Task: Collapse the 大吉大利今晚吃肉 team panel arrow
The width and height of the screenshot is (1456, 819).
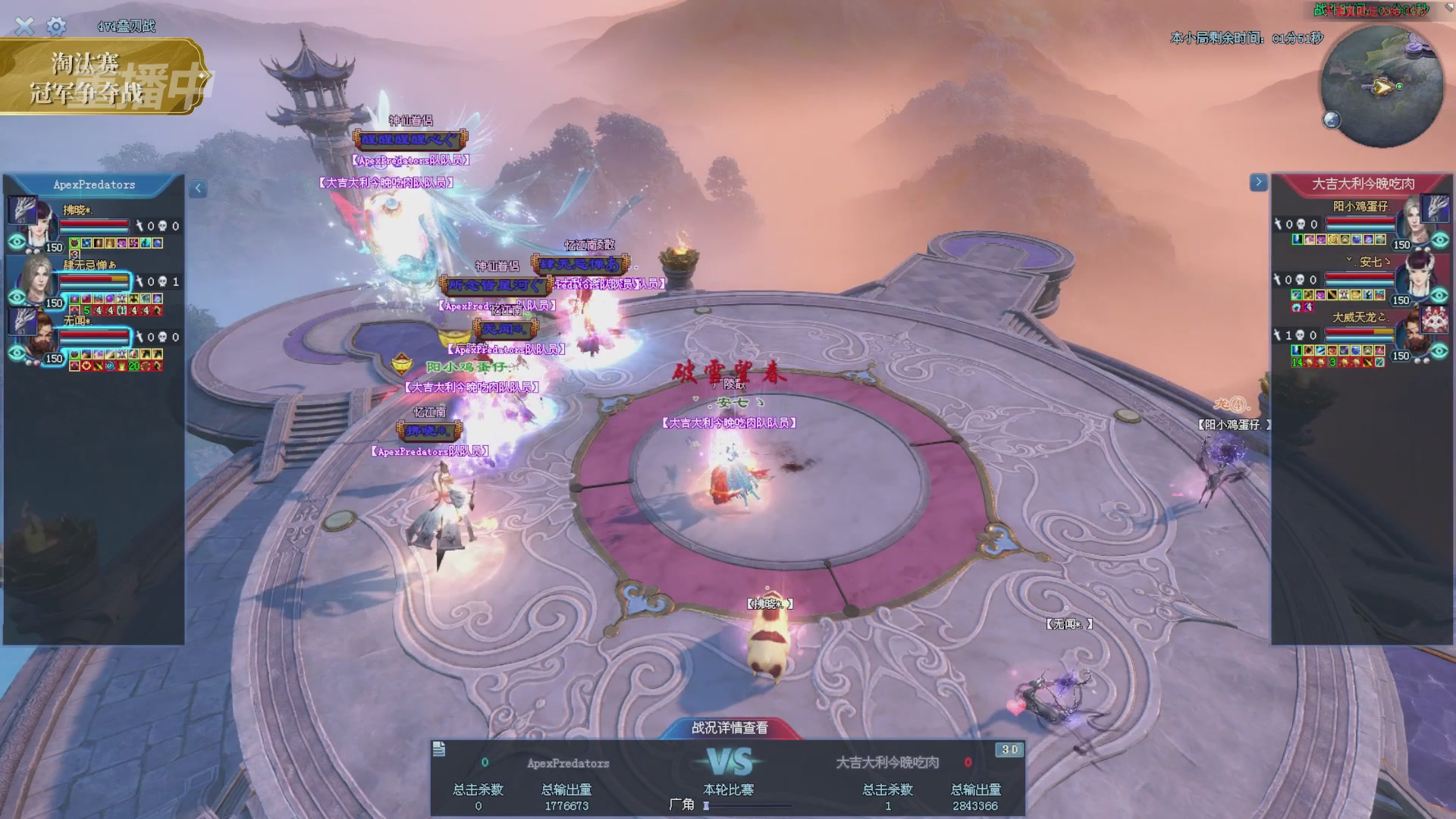Action: coord(1258,182)
